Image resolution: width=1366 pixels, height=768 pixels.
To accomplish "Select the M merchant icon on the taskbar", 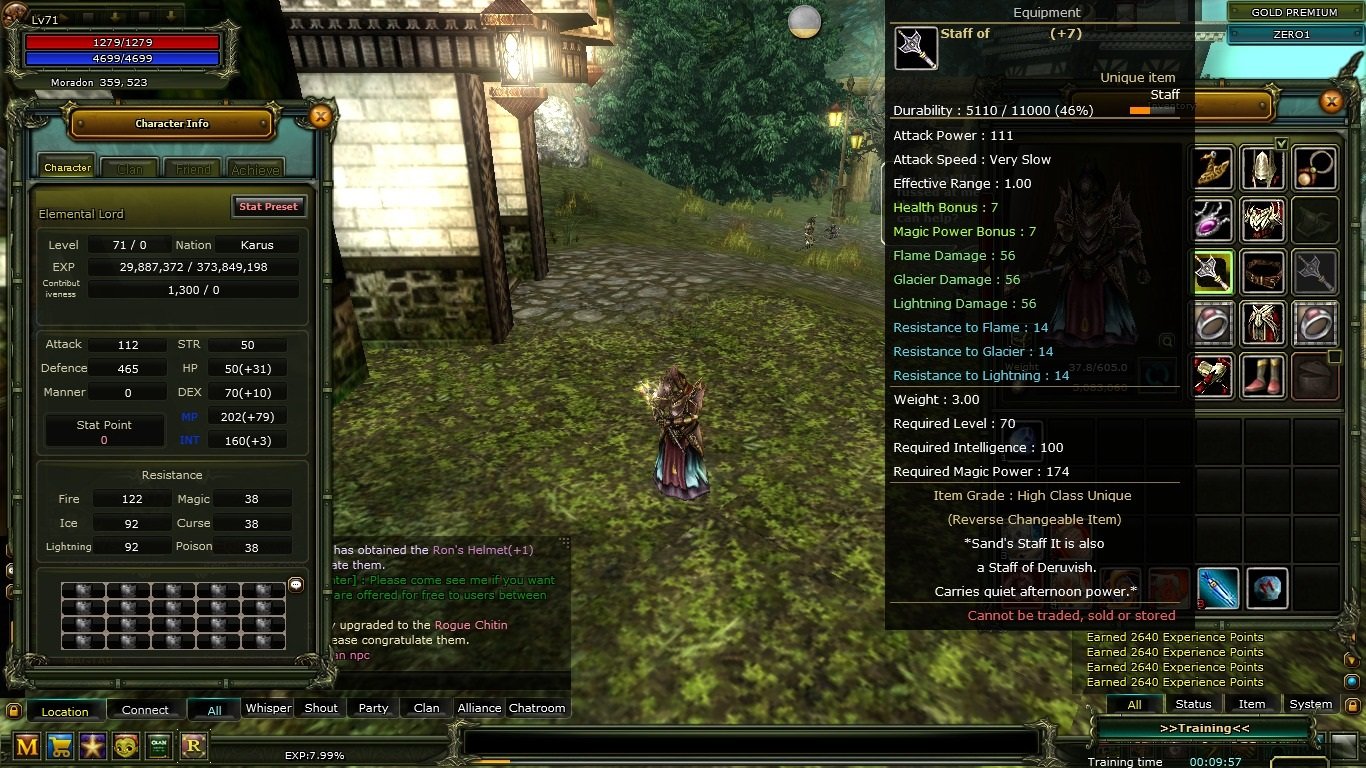I will point(27,746).
